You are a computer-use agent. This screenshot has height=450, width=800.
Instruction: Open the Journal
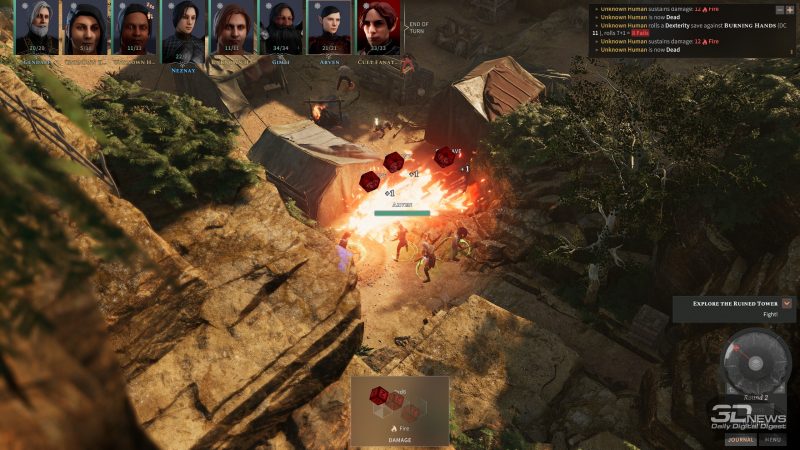click(740, 439)
